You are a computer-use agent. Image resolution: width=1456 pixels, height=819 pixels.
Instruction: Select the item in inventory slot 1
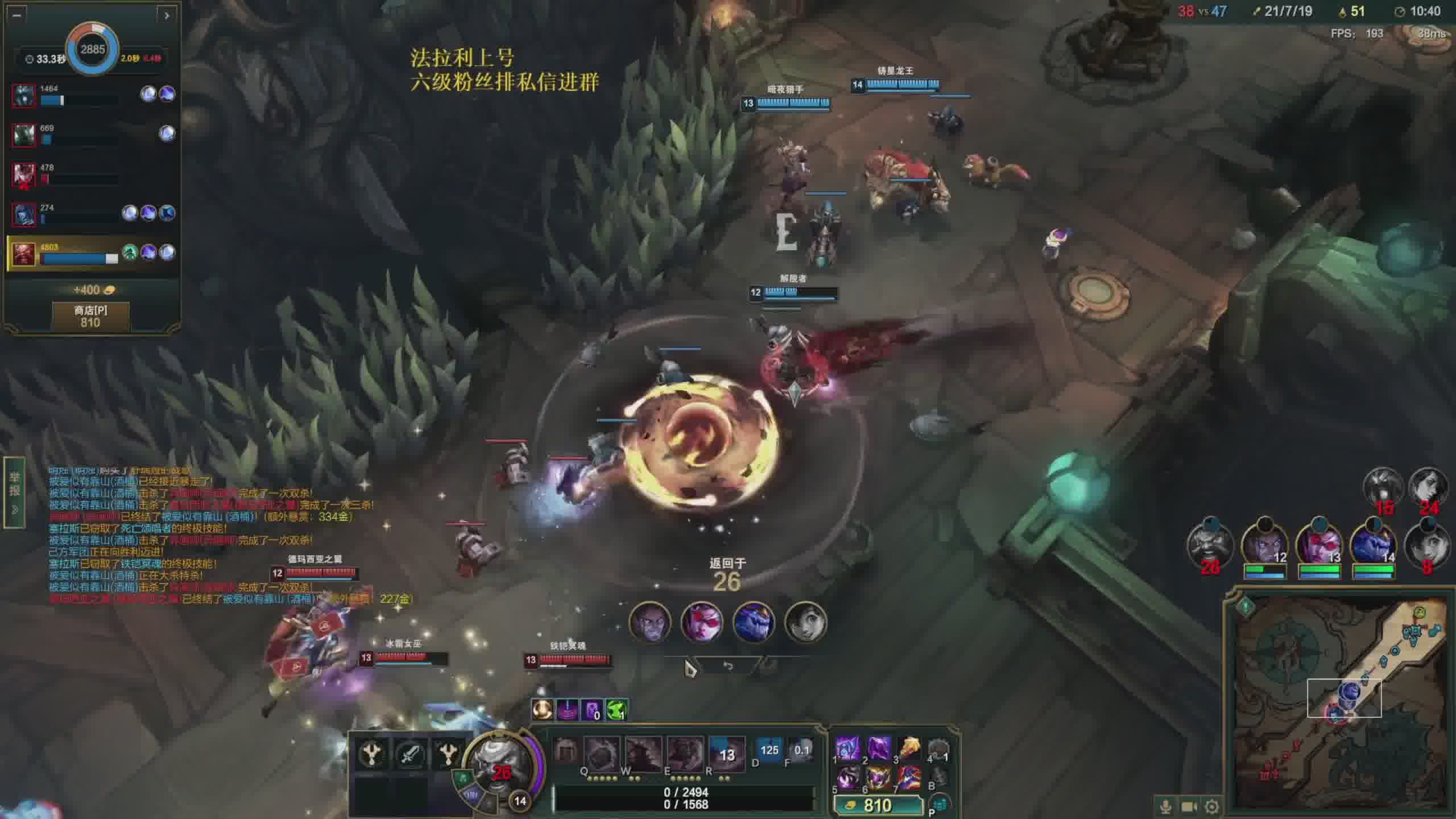pyautogui.click(x=848, y=749)
